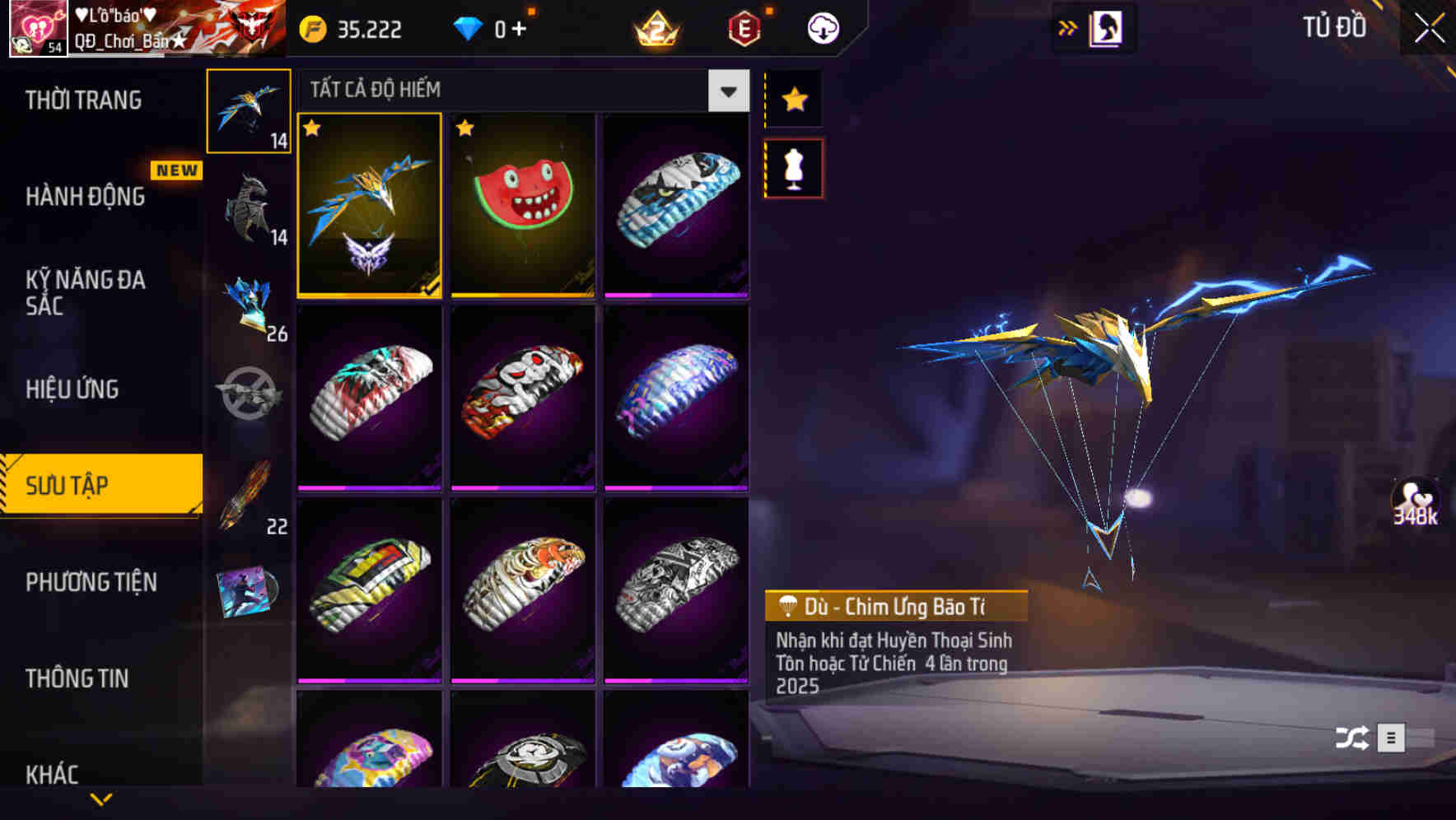Open the mannequin preview icon near top right
1456x820 pixels.
(x=1105, y=26)
